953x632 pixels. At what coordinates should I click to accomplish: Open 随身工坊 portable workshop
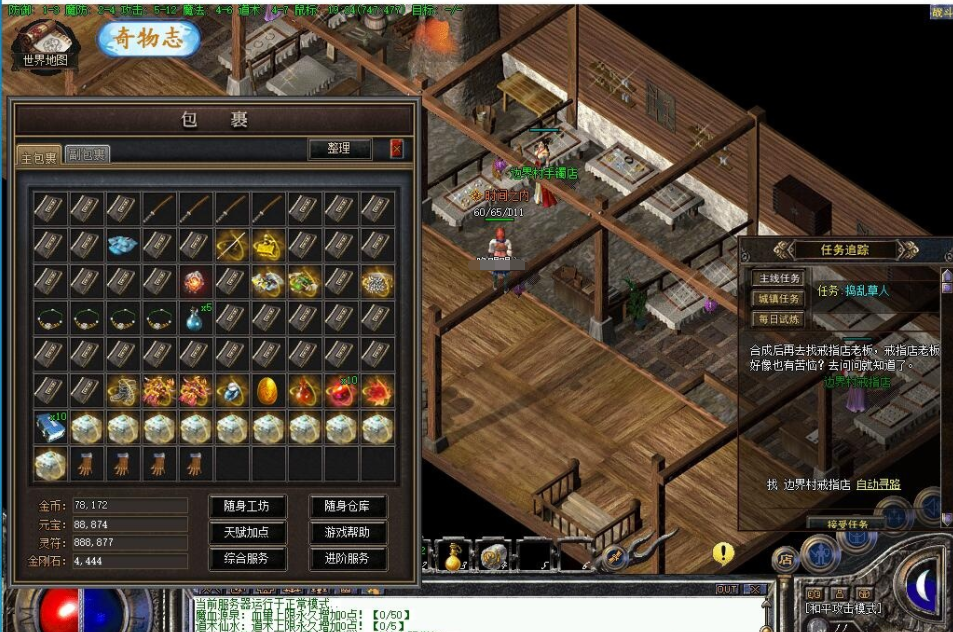pos(248,507)
